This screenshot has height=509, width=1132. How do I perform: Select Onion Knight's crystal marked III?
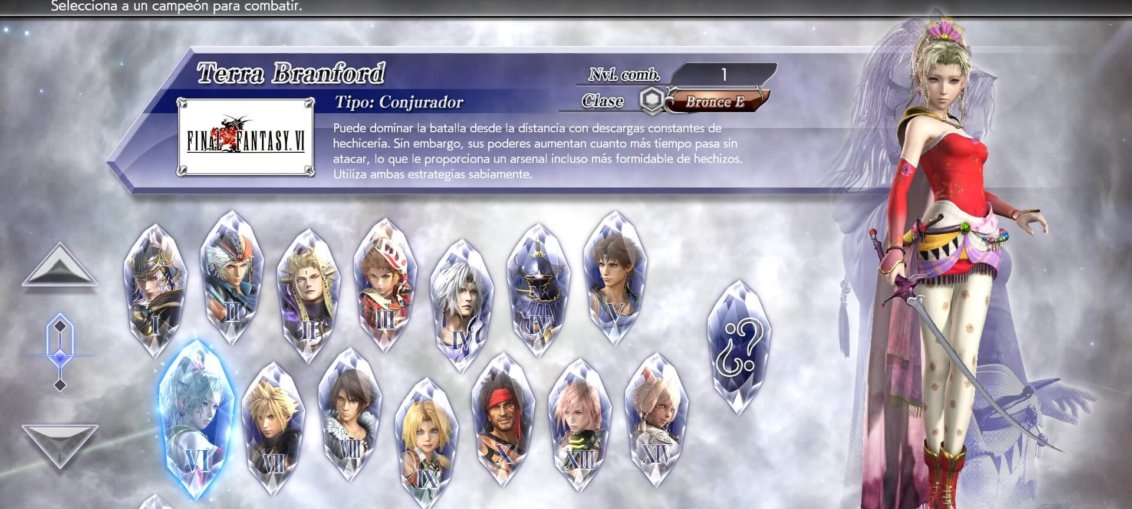click(384, 283)
